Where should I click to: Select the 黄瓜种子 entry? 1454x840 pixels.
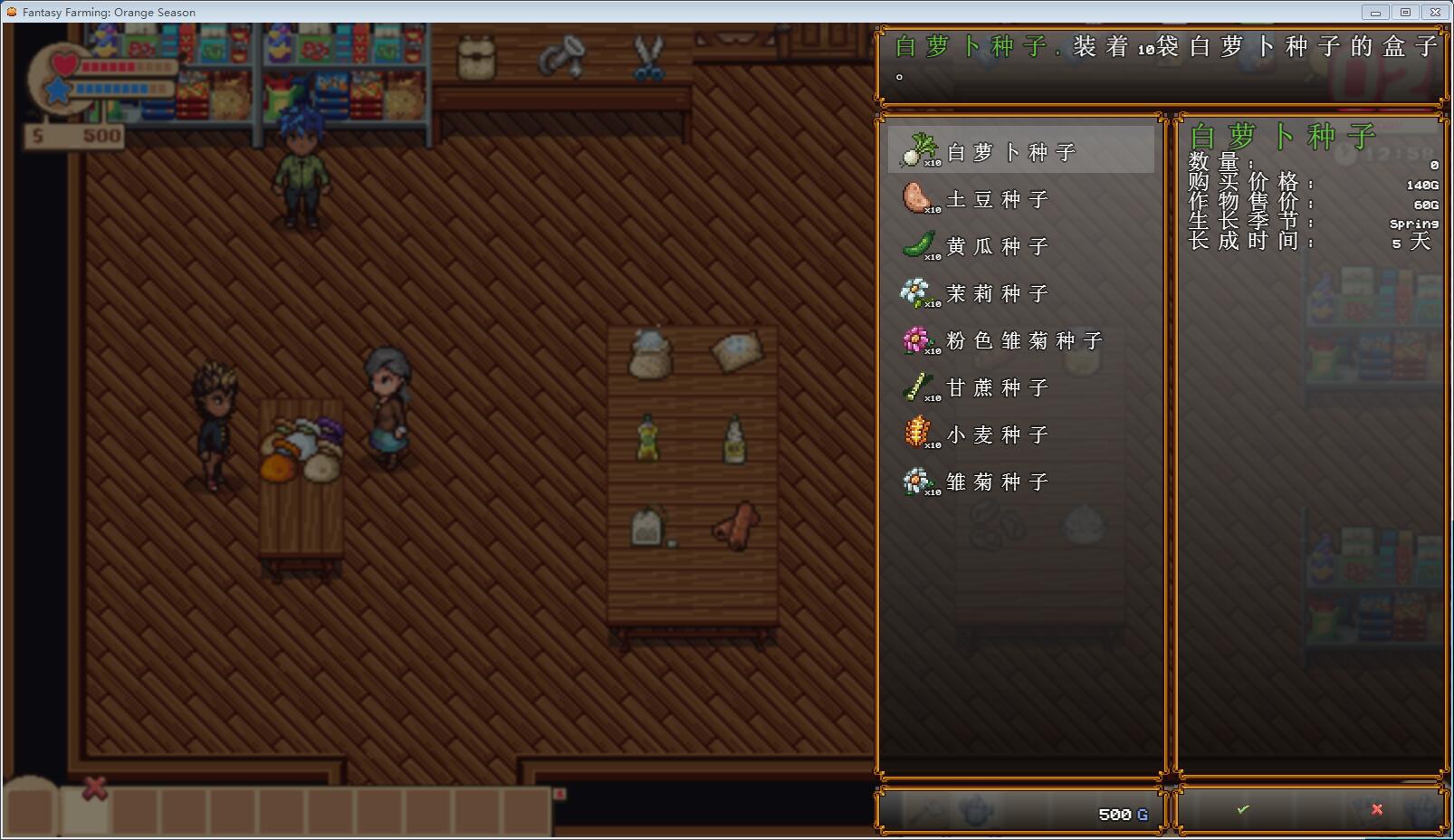[996, 246]
